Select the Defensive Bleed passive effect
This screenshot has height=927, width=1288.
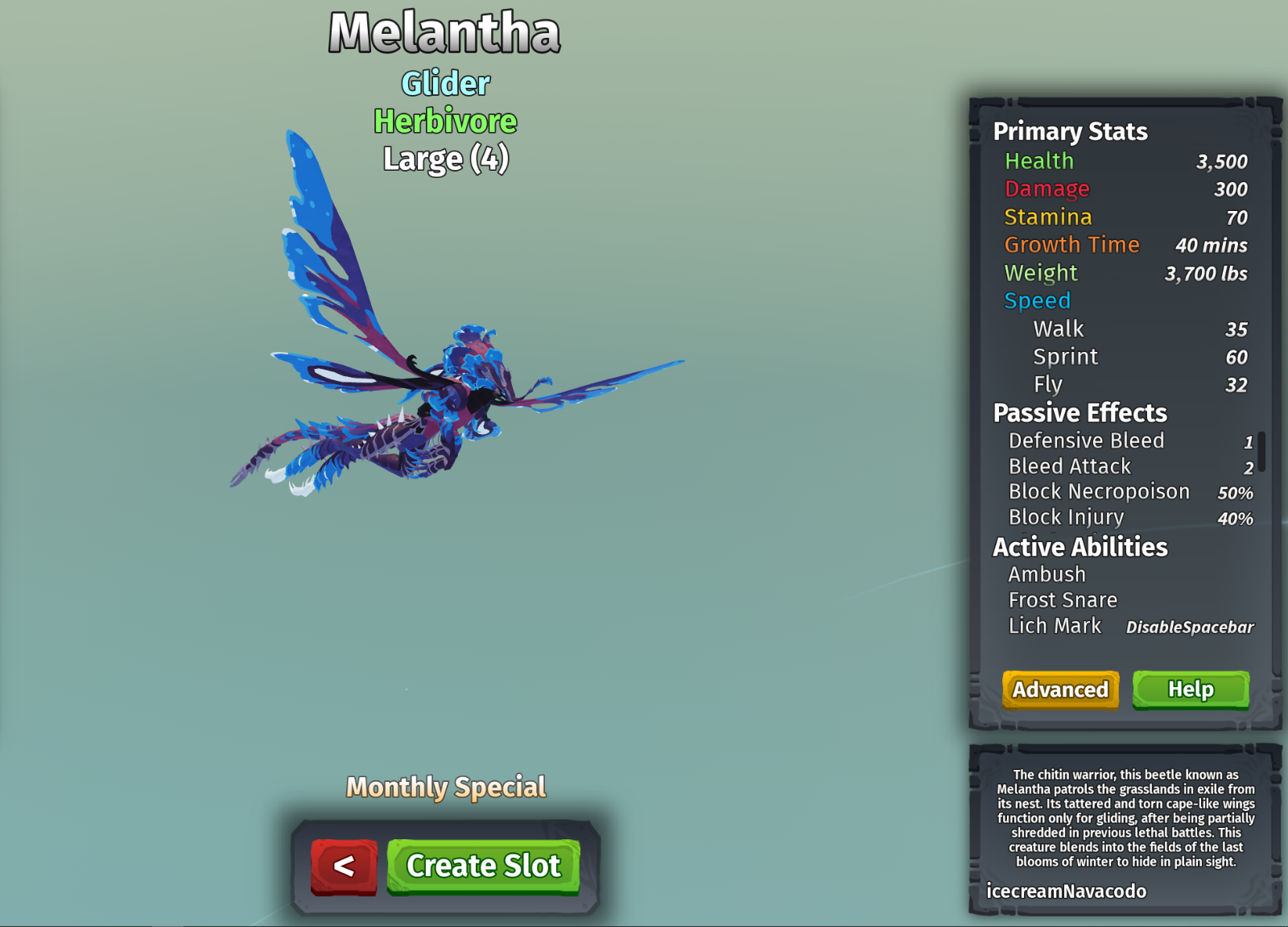tap(1086, 441)
